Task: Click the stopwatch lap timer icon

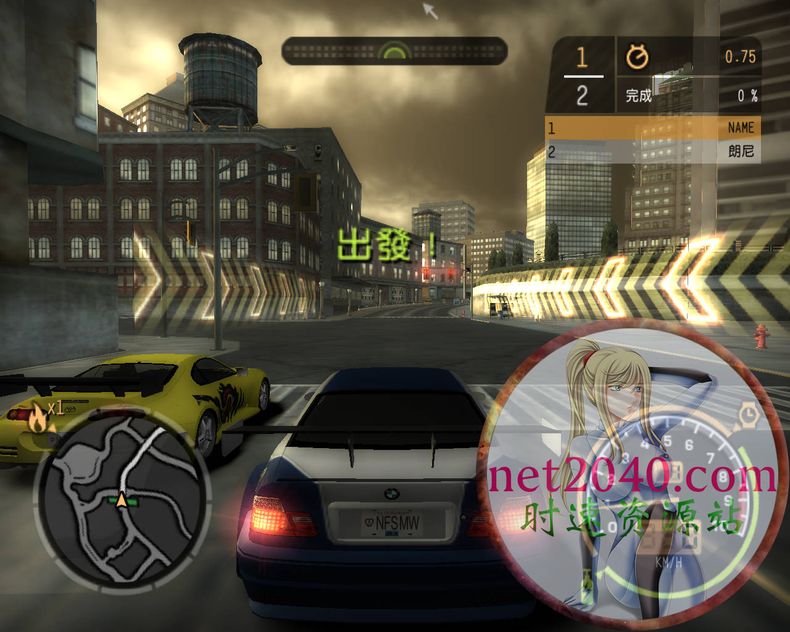Action: pos(636,58)
